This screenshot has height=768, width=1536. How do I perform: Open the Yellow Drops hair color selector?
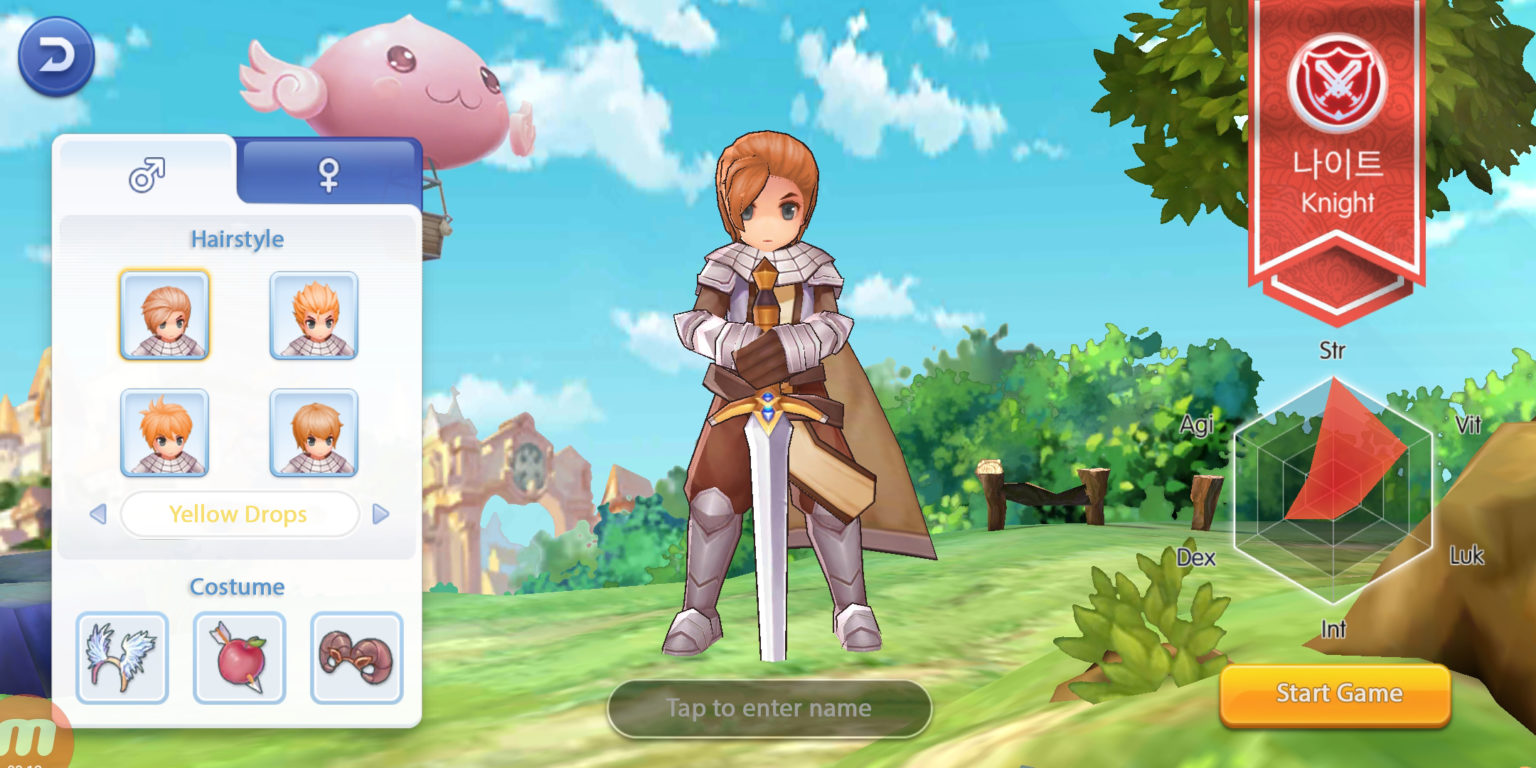(x=239, y=514)
